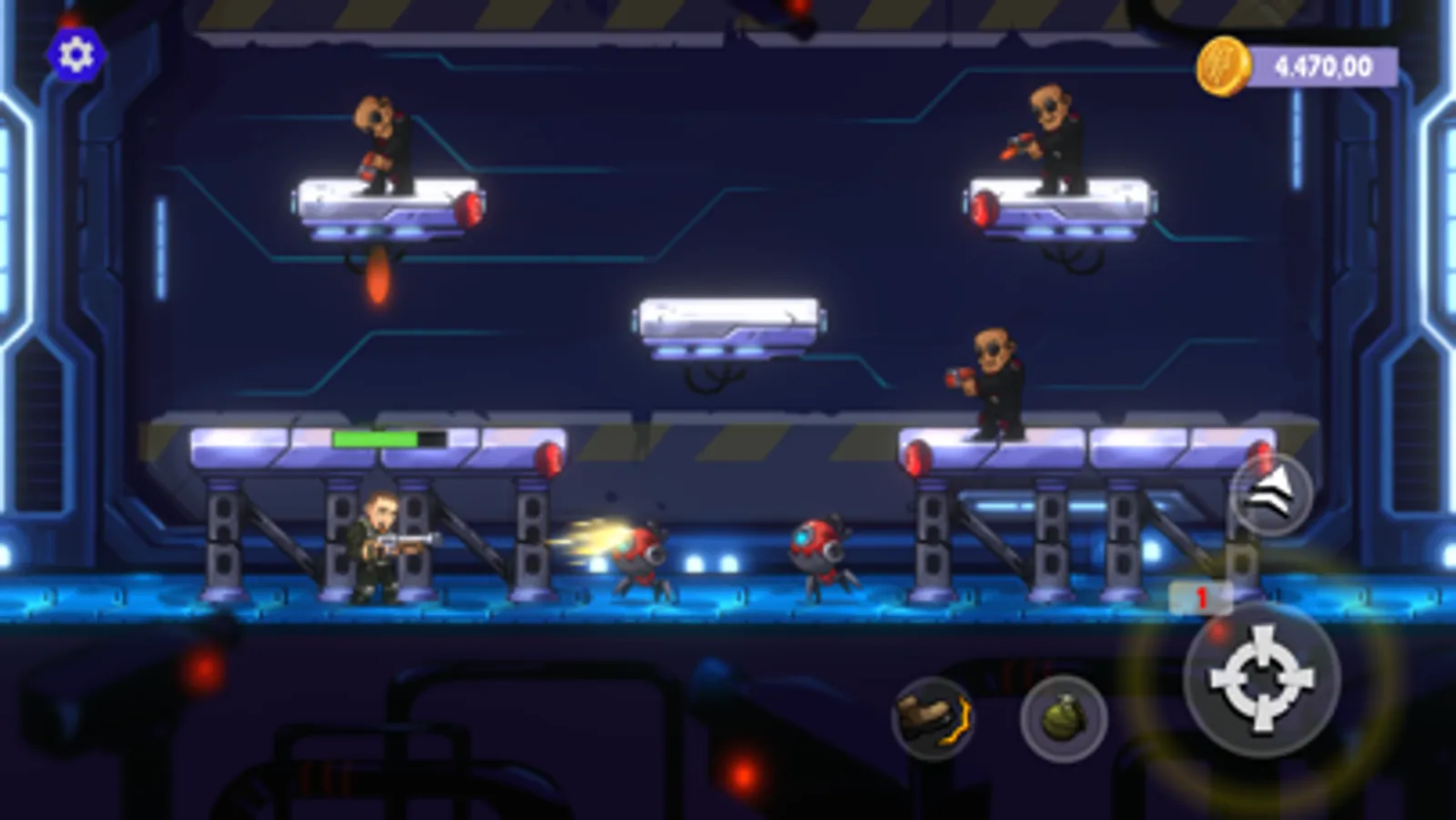Tap the red ammo counter badge
The image size is (1456, 820).
[1200, 594]
